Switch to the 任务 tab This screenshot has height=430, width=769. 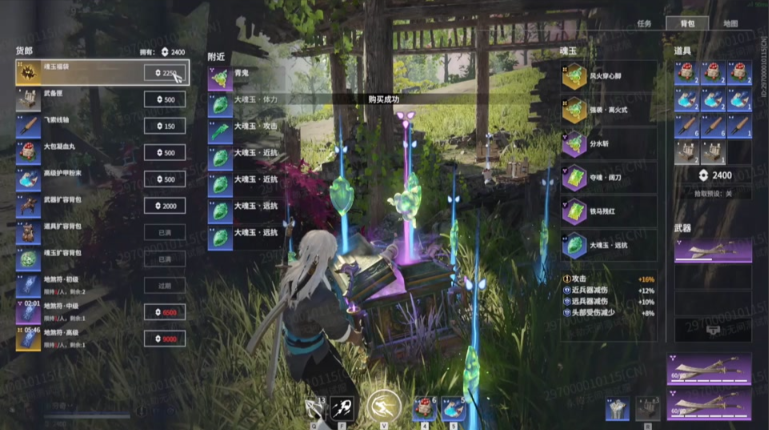tap(644, 23)
